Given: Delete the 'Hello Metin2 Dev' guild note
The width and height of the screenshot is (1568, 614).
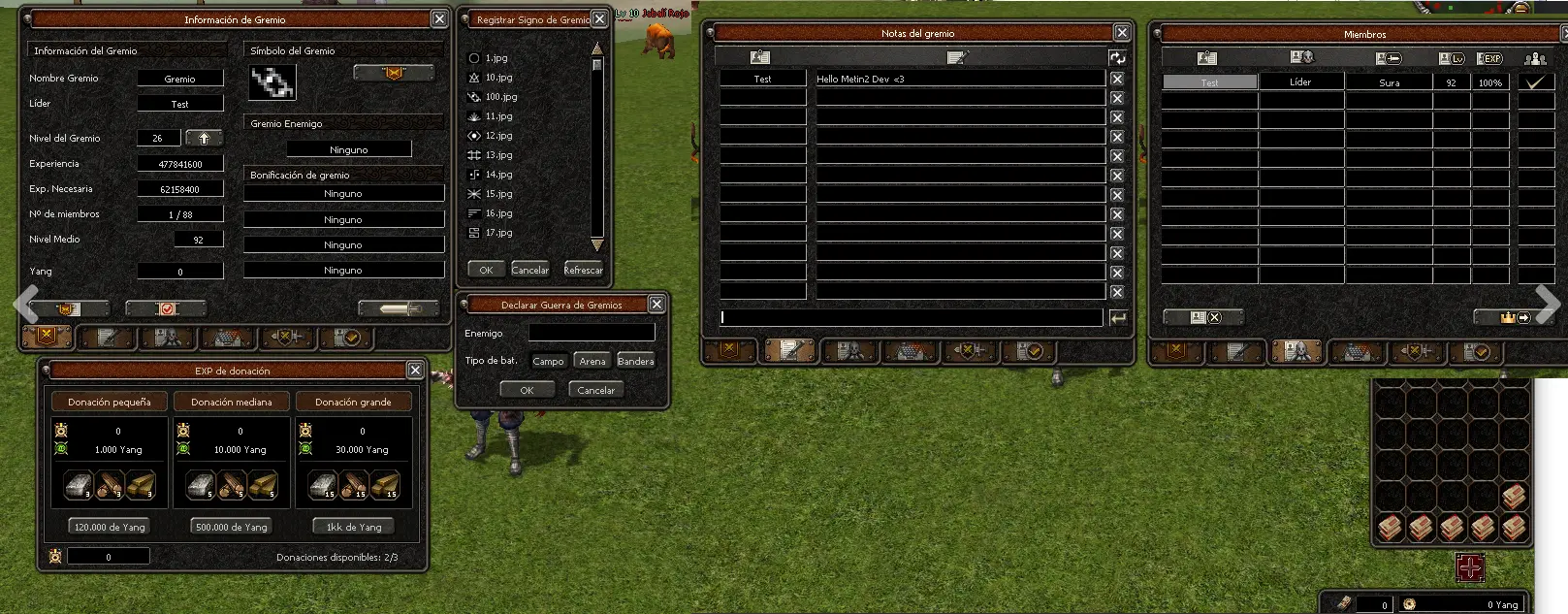Looking at the screenshot, I should pyautogui.click(x=1117, y=80).
